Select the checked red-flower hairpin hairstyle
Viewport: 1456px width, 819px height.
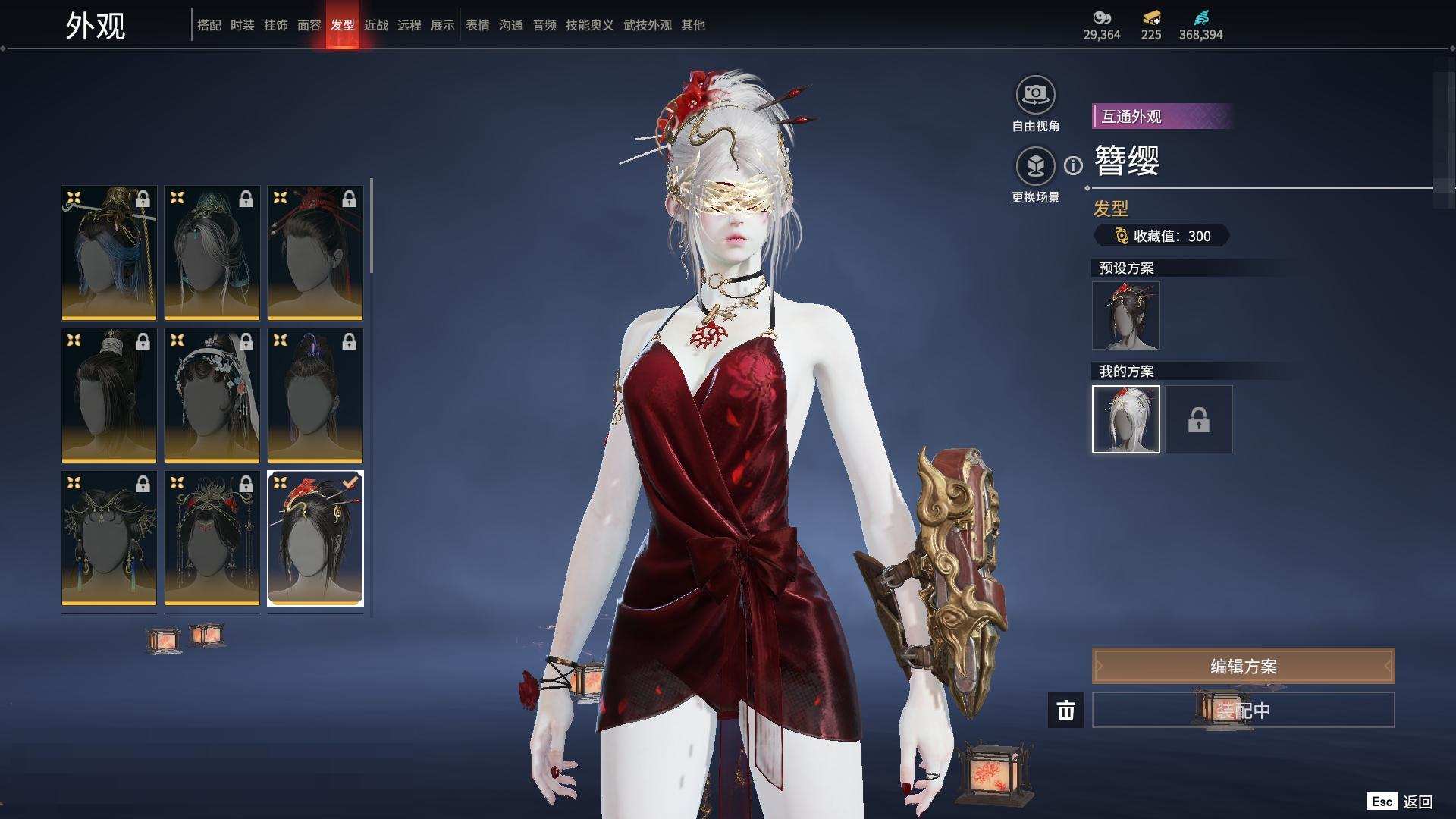pos(315,538)
